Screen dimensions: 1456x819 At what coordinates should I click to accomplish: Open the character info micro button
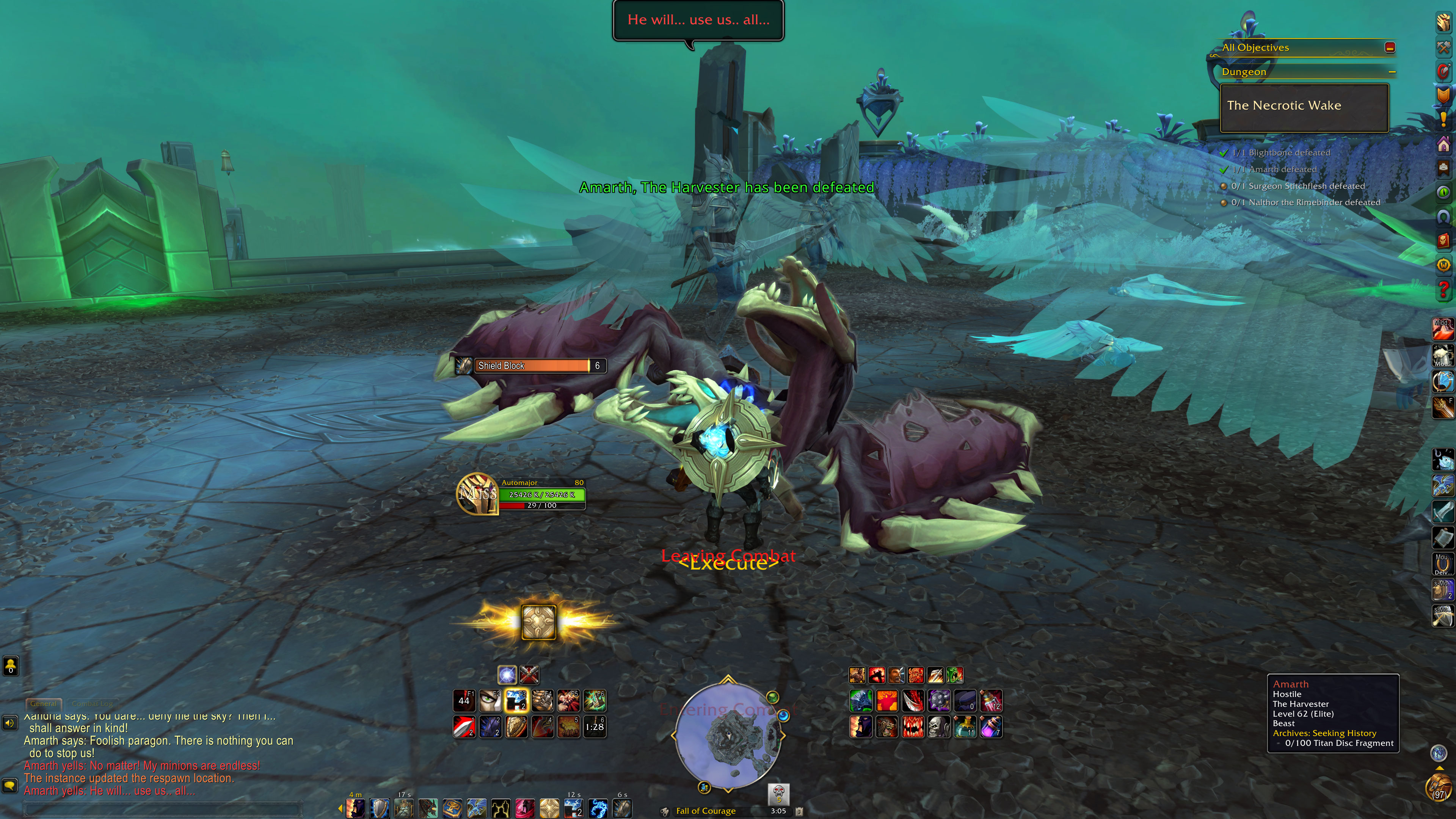coord(1443,23)
